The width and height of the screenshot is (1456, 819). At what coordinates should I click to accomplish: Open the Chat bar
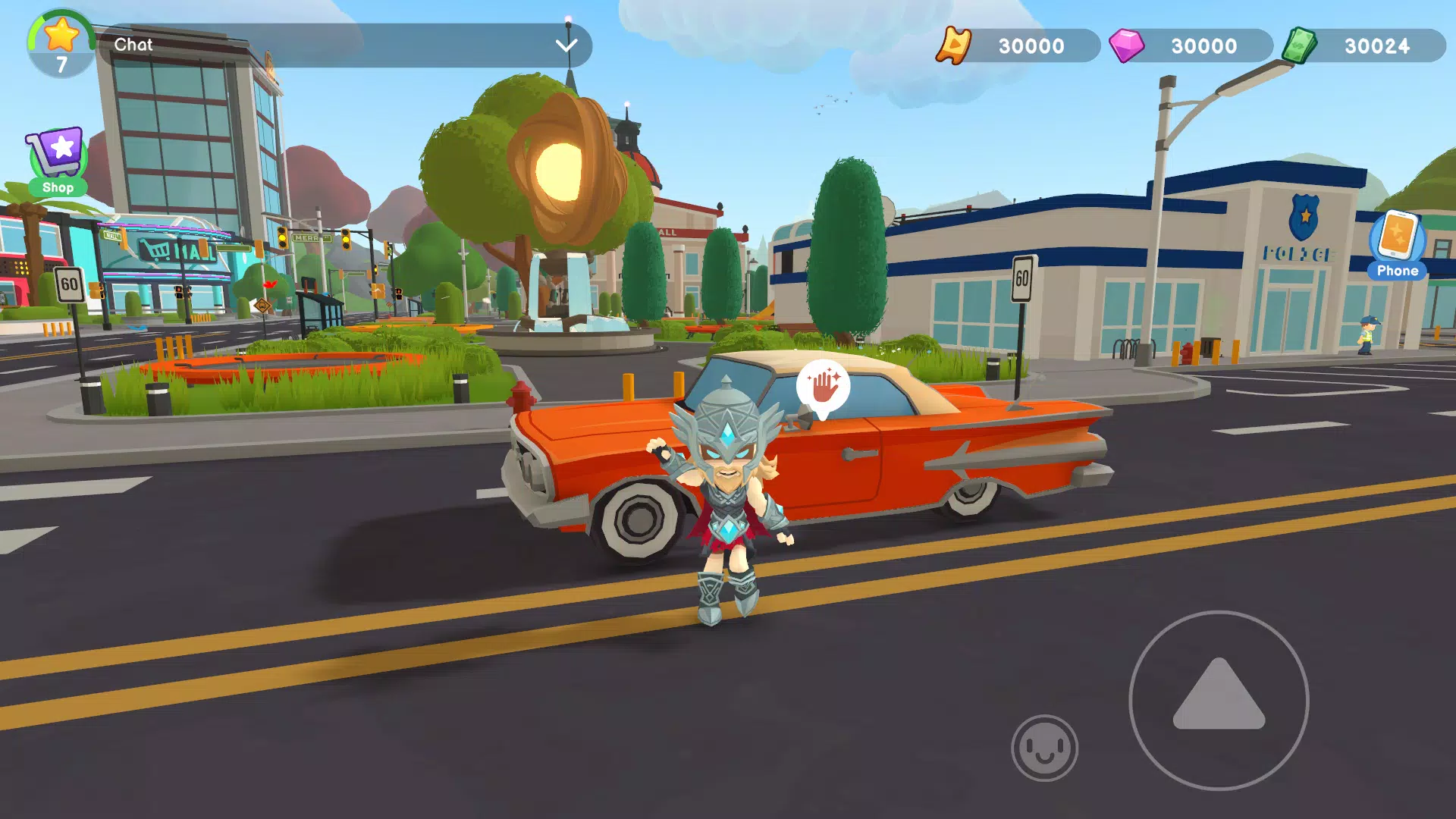click(x=303, y=45)
